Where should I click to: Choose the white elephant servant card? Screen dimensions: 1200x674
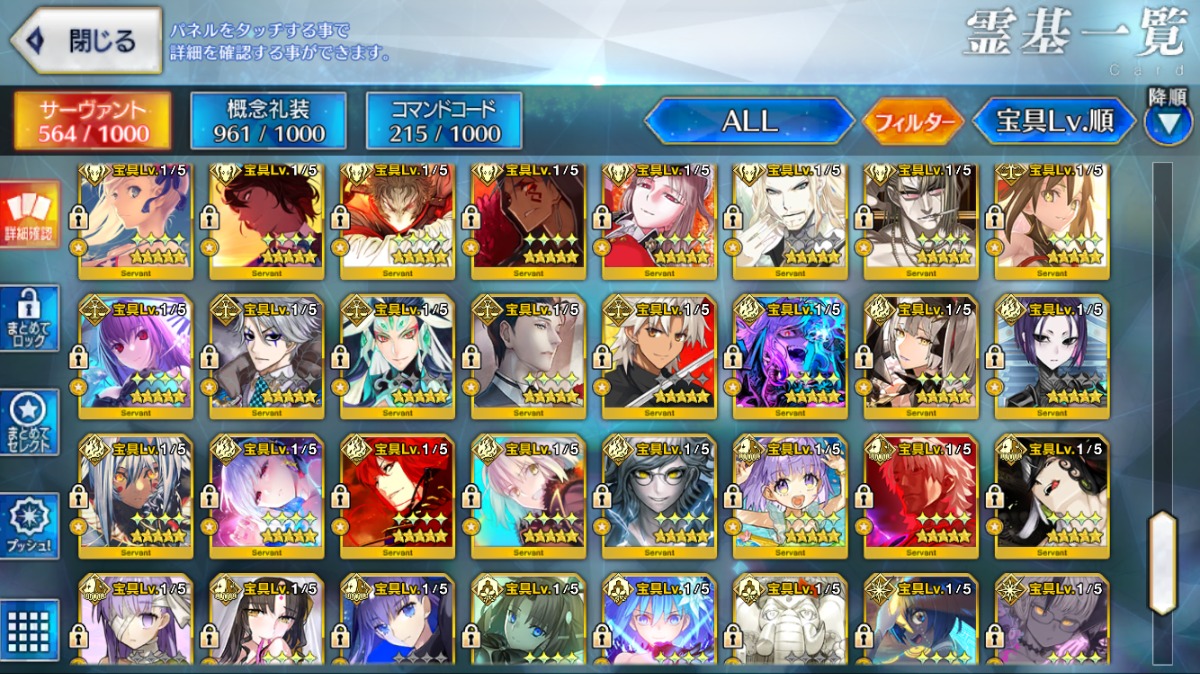[x=790, y=620]
